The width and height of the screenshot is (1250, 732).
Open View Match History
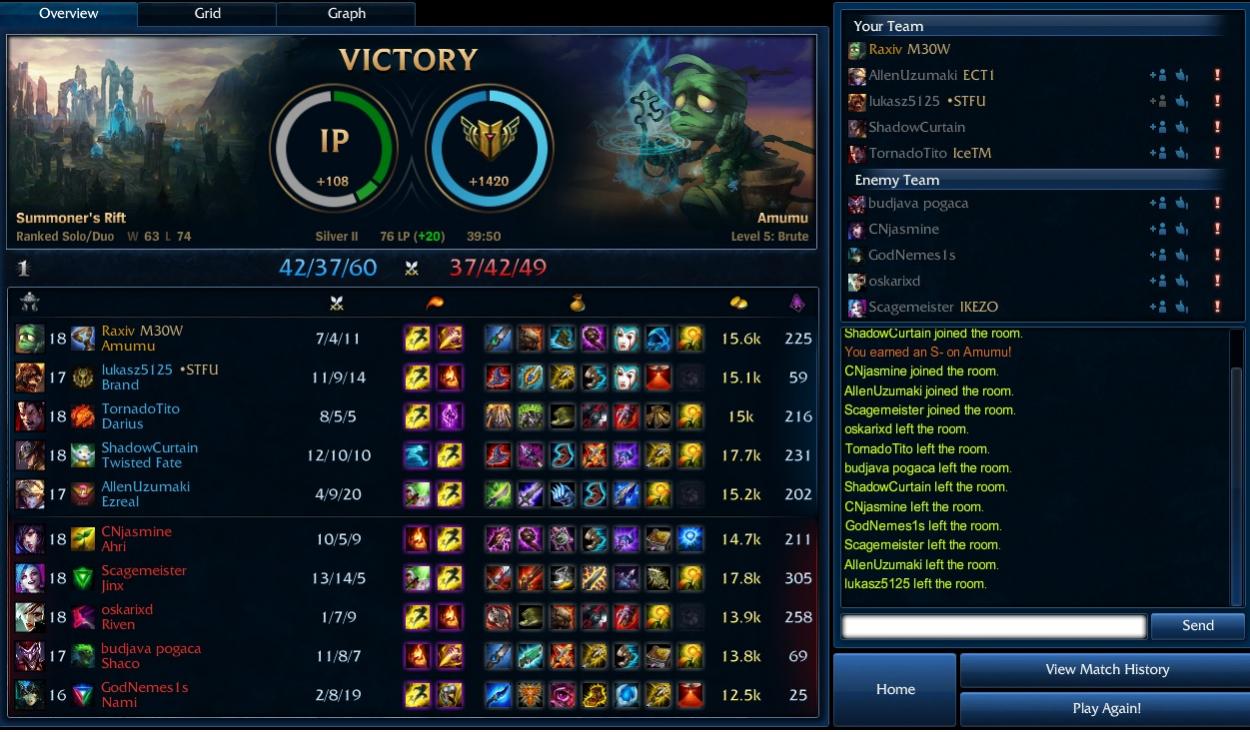(1106, 670)
